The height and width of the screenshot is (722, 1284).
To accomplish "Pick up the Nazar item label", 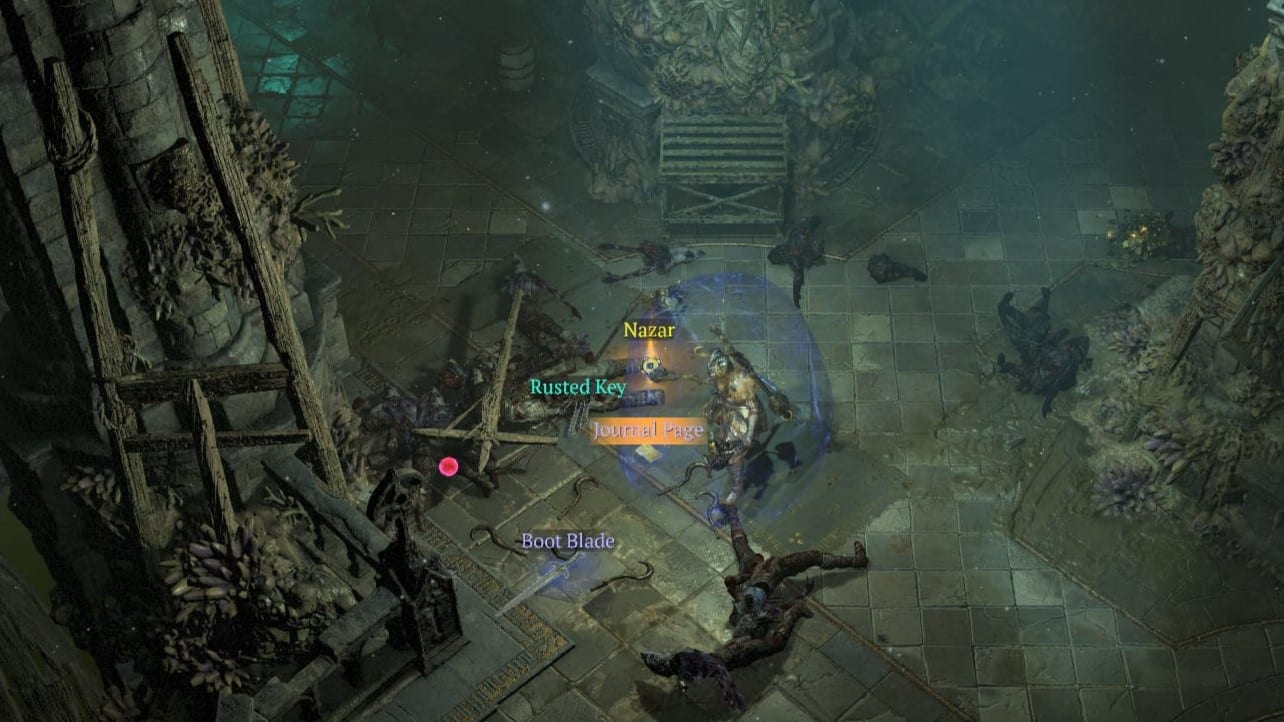I will pos(649,330).
